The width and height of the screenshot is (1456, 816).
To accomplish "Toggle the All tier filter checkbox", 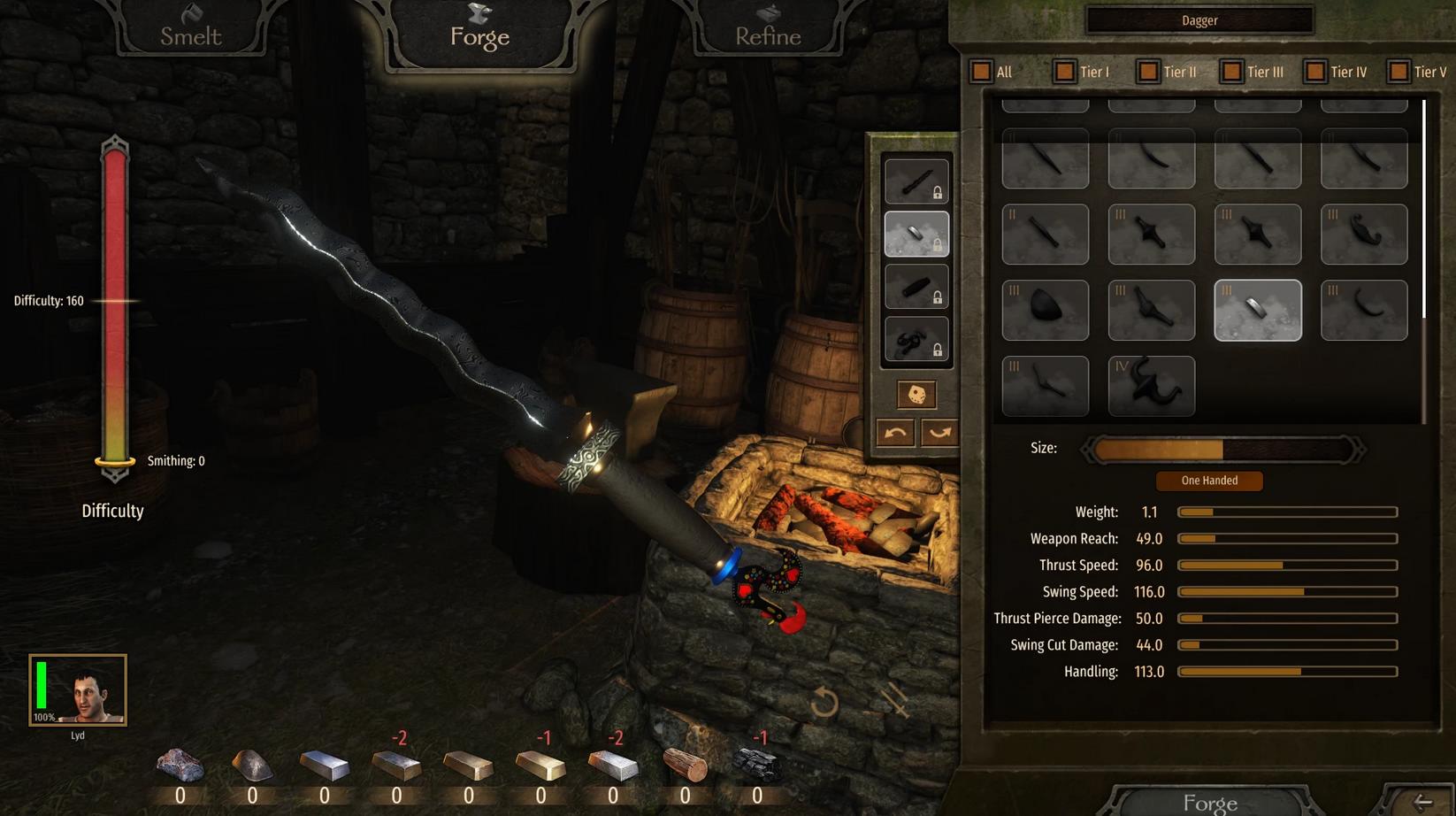I will pyautogui.click(x=981, y=72).
